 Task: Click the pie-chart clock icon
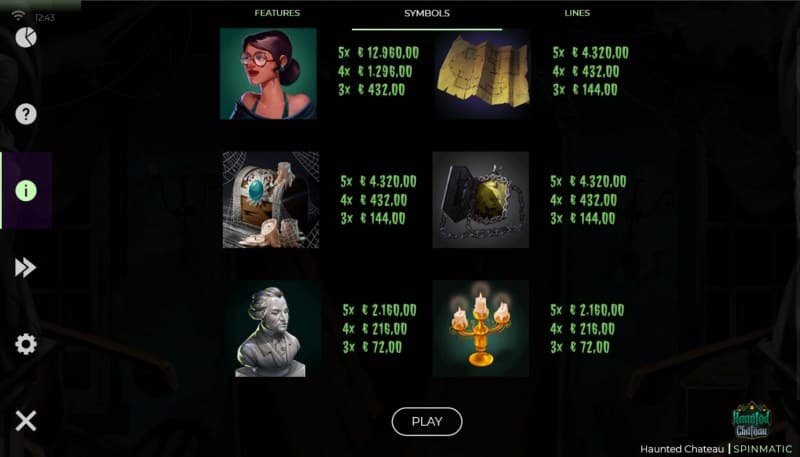(26, 38)
